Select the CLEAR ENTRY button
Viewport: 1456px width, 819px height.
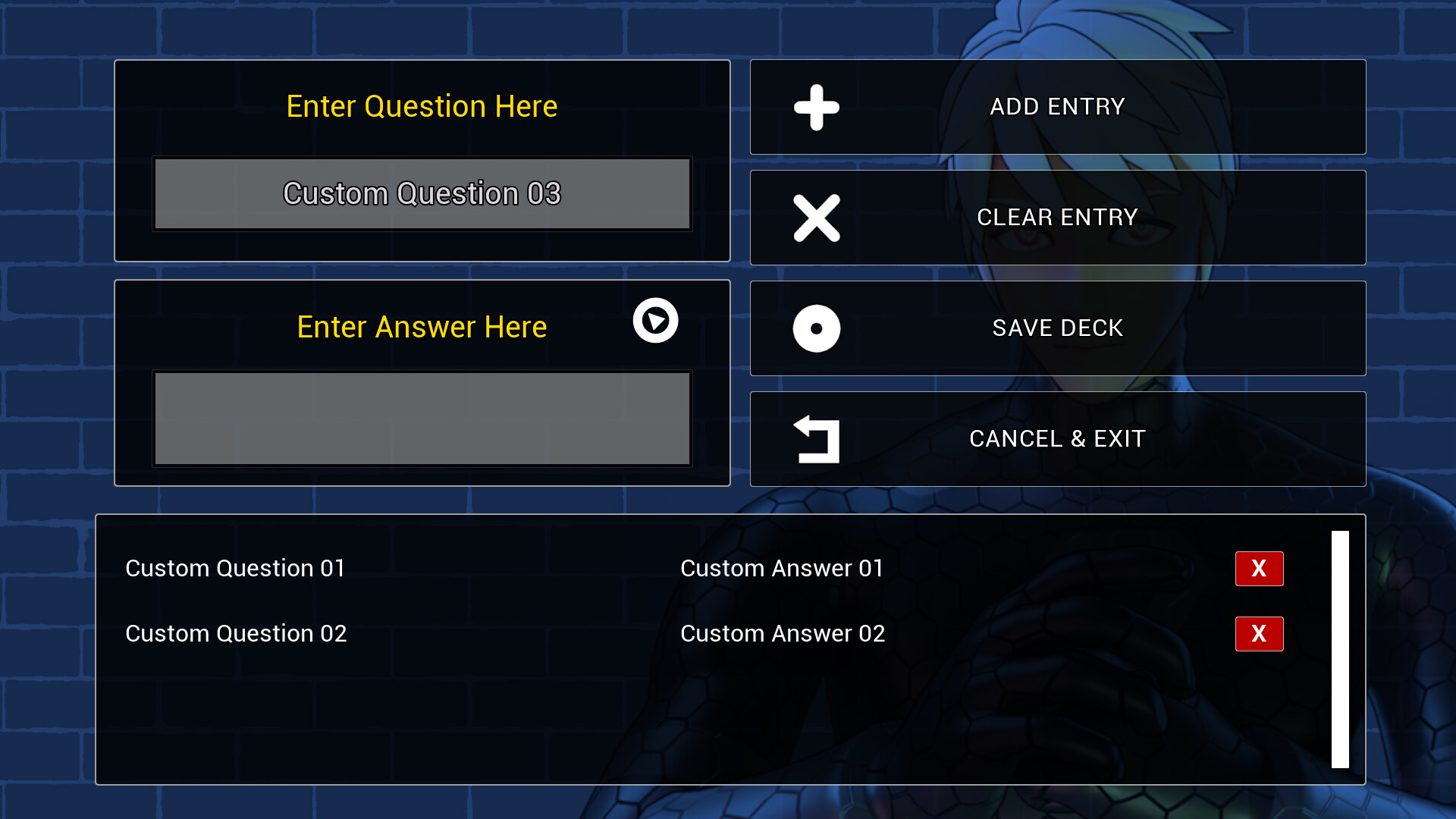[x=1058, y=218]
